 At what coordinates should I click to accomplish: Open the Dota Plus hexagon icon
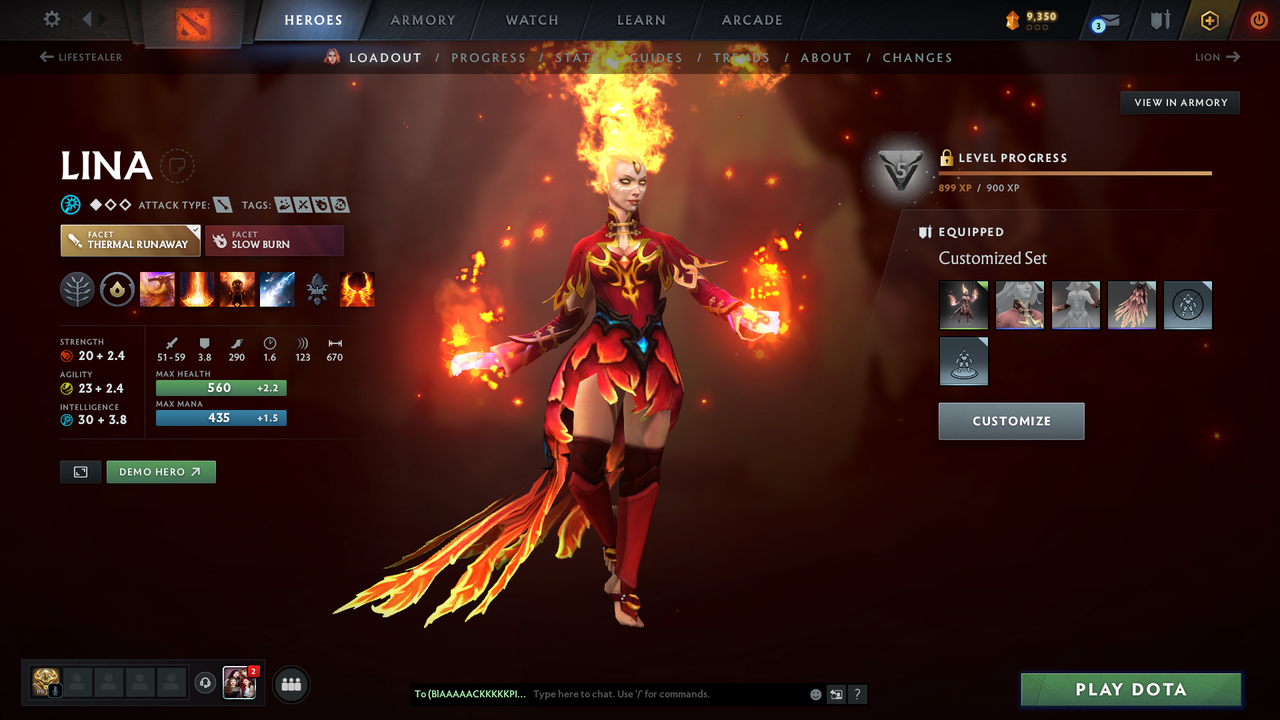pyautogui.click(x=1209, y=20)
